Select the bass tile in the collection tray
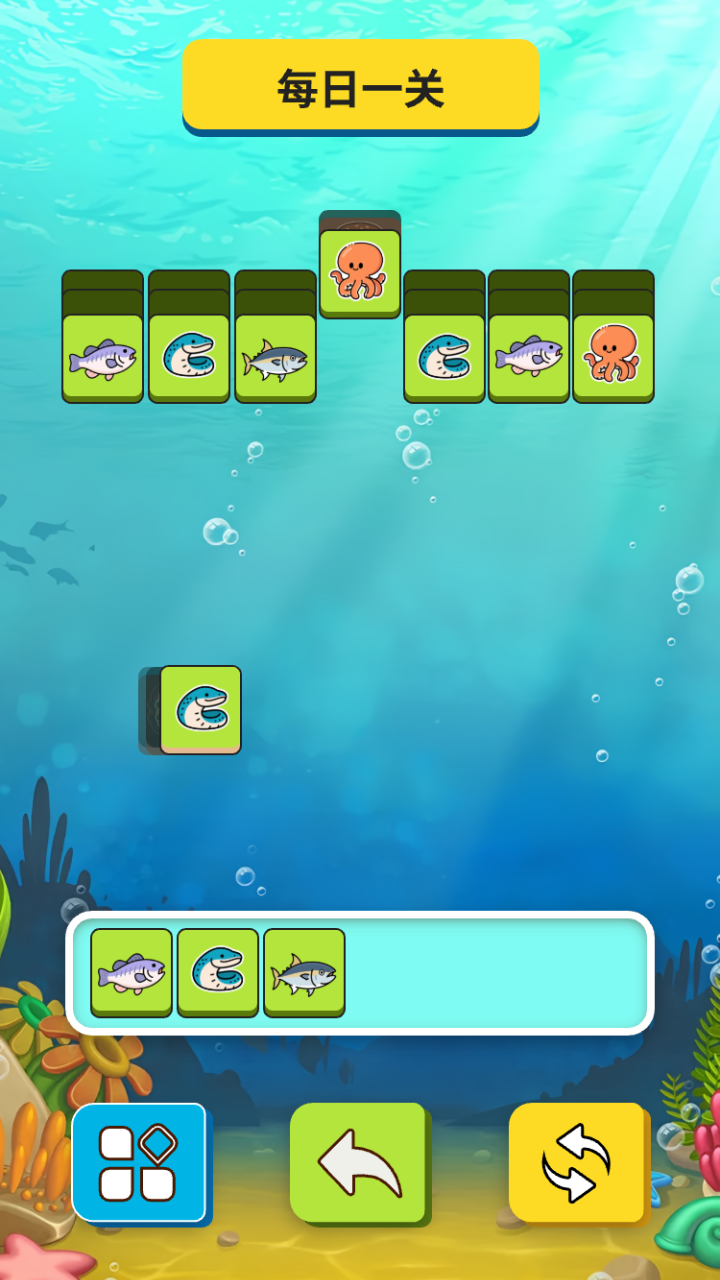The width and height of the screenshot is (720, 1280). coord(131,972)
